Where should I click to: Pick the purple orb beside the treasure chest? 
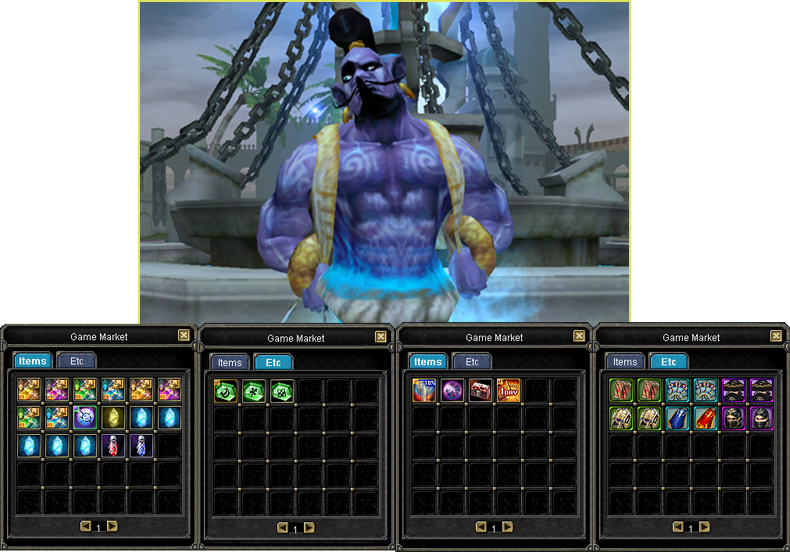click(452, 390)
